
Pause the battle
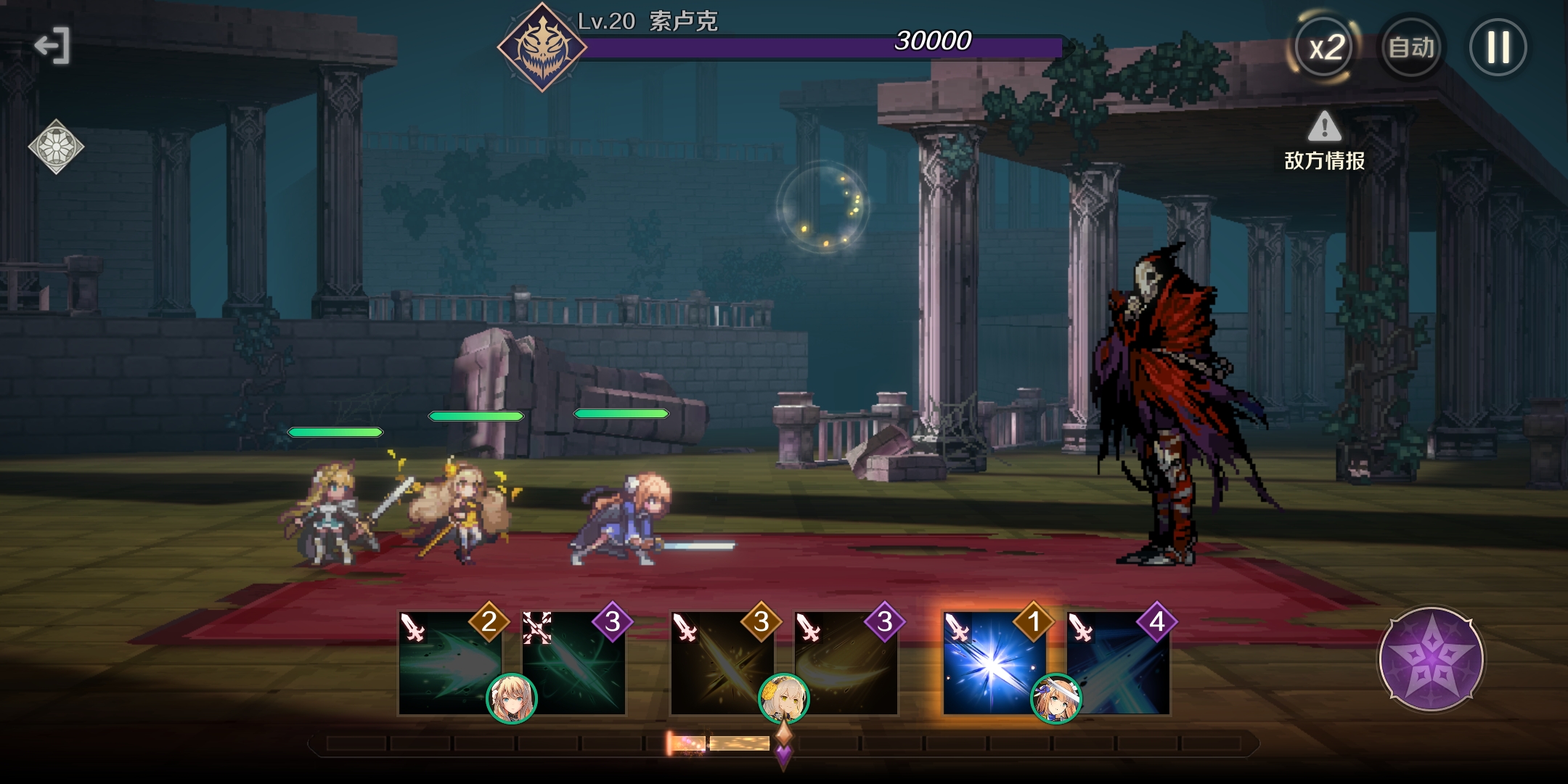1498,48
